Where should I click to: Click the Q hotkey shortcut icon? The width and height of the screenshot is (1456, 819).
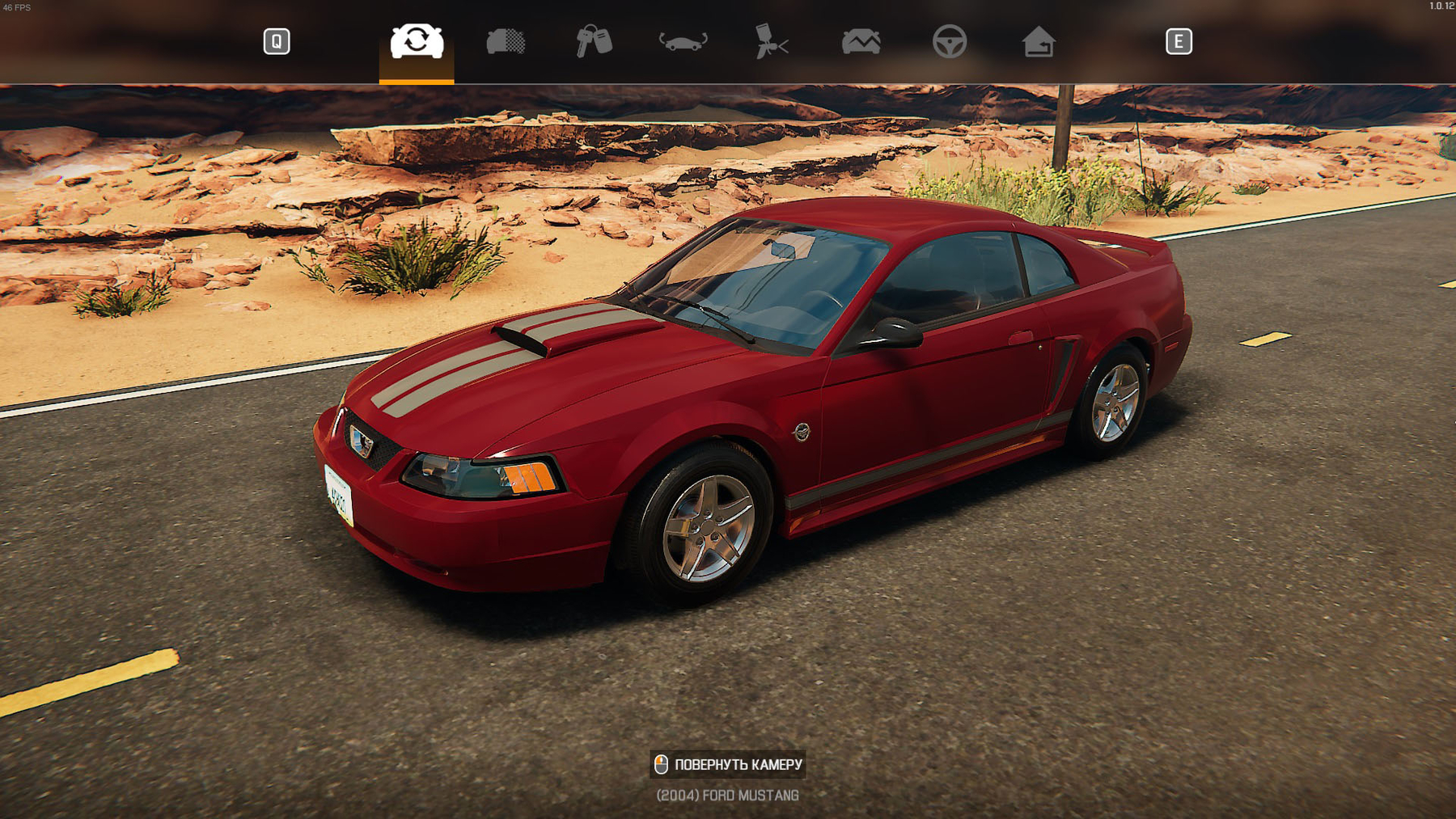coord(276,41)
